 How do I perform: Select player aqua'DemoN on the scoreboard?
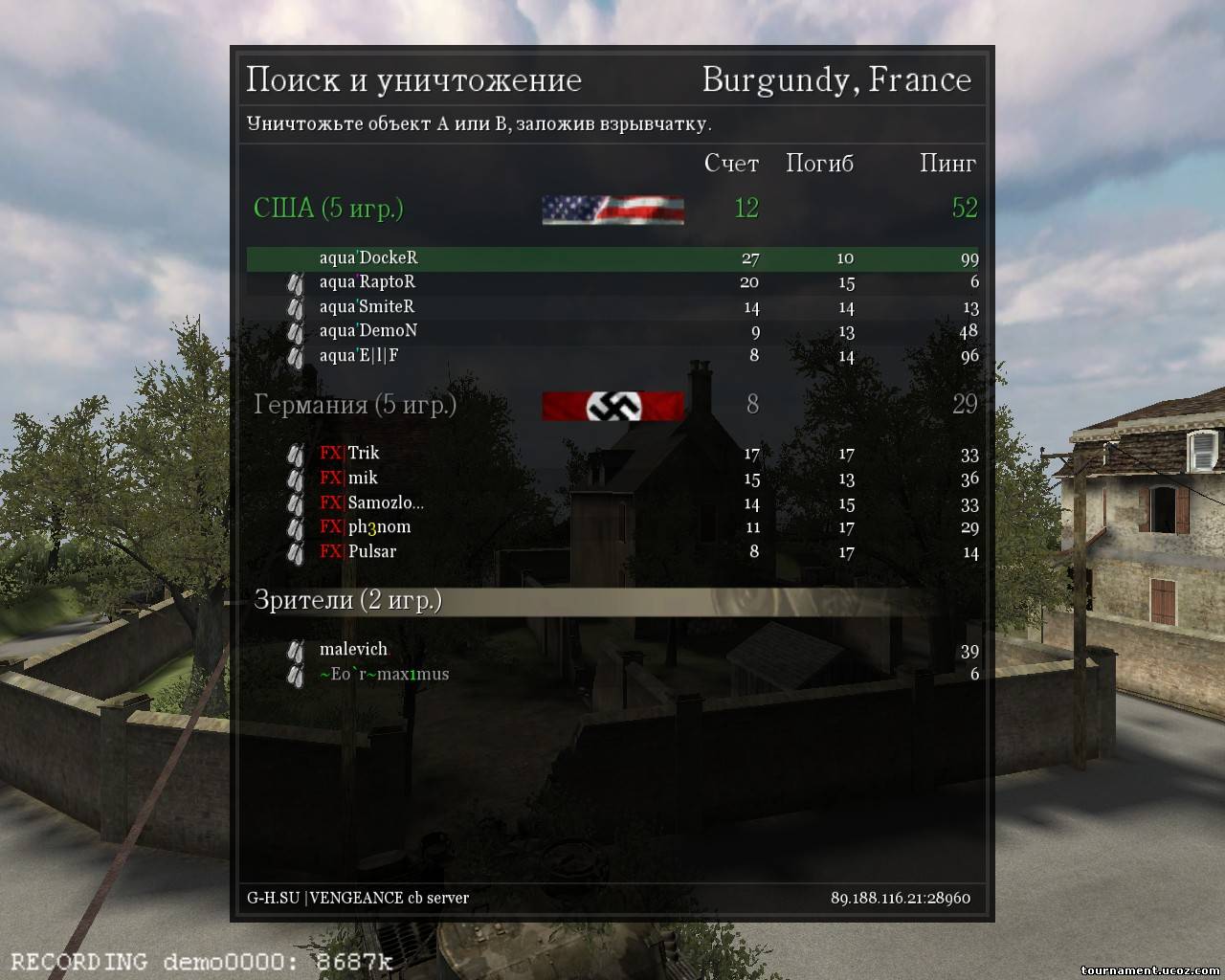pyautogui.click(x=368, y=331)
